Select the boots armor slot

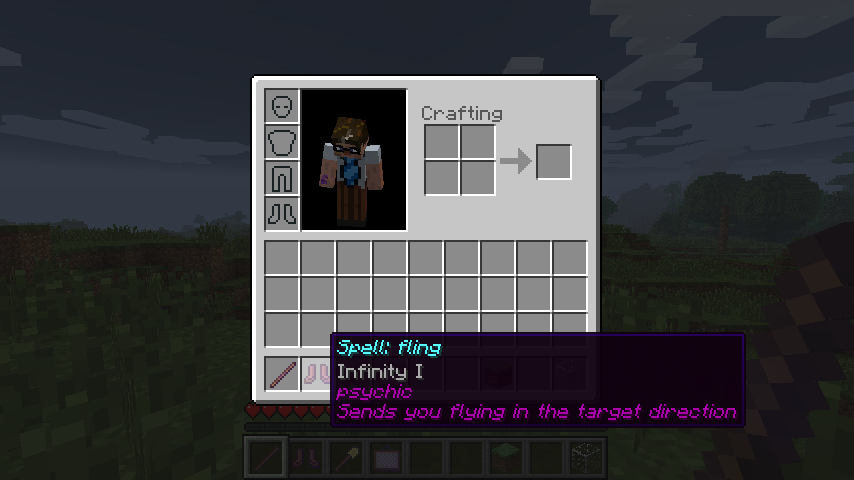[x=282, y=213]
